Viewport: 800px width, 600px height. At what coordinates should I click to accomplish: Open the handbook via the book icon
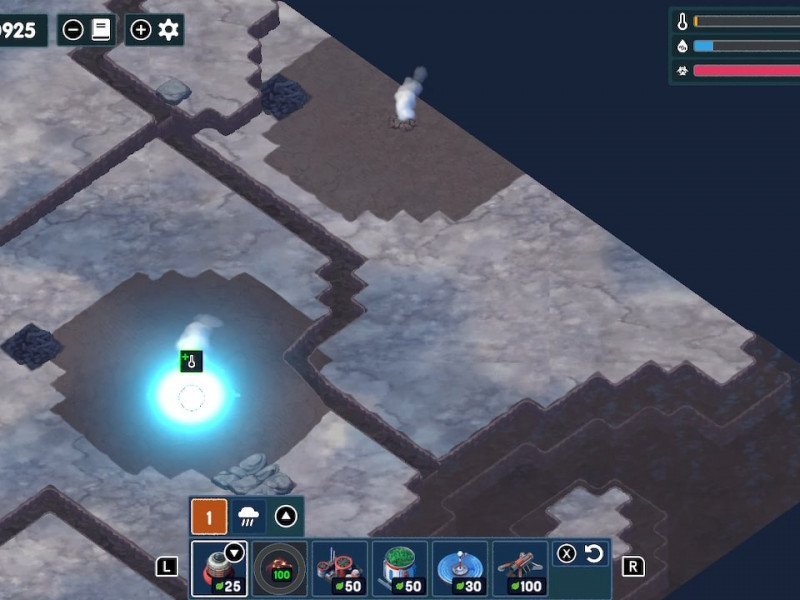tap(100, 30)
